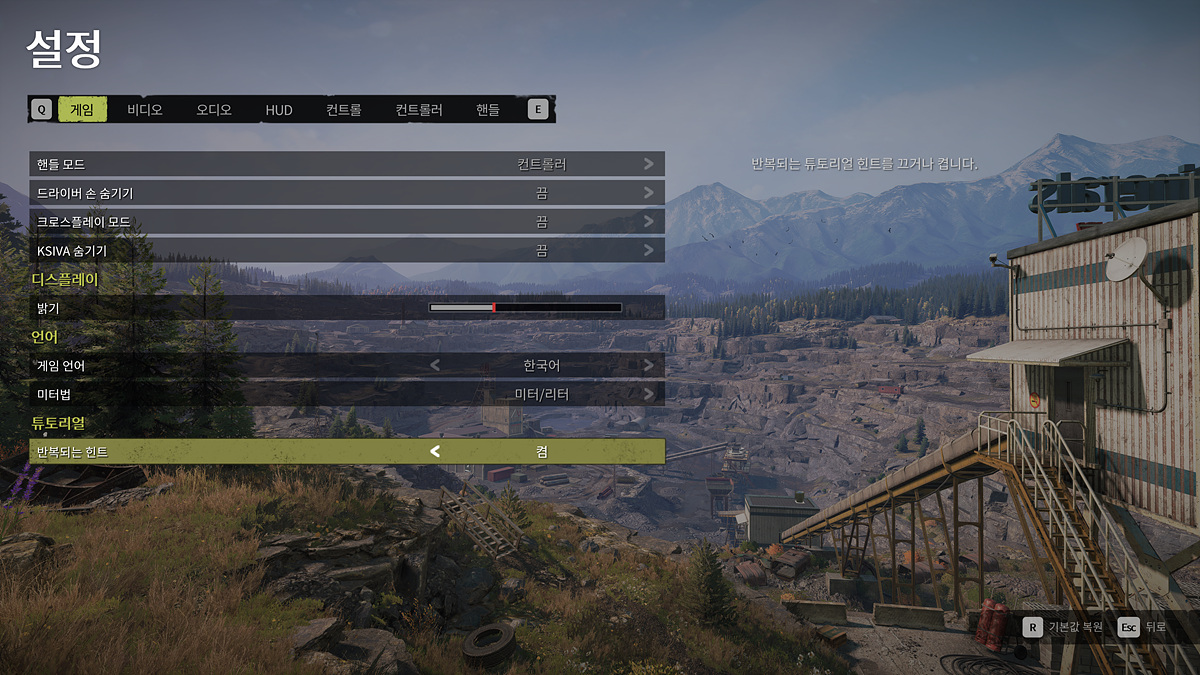Screen dimensions: 1200x675
Task: Click 기본값 복원 to restore defaults
Action: point(1063,627)
